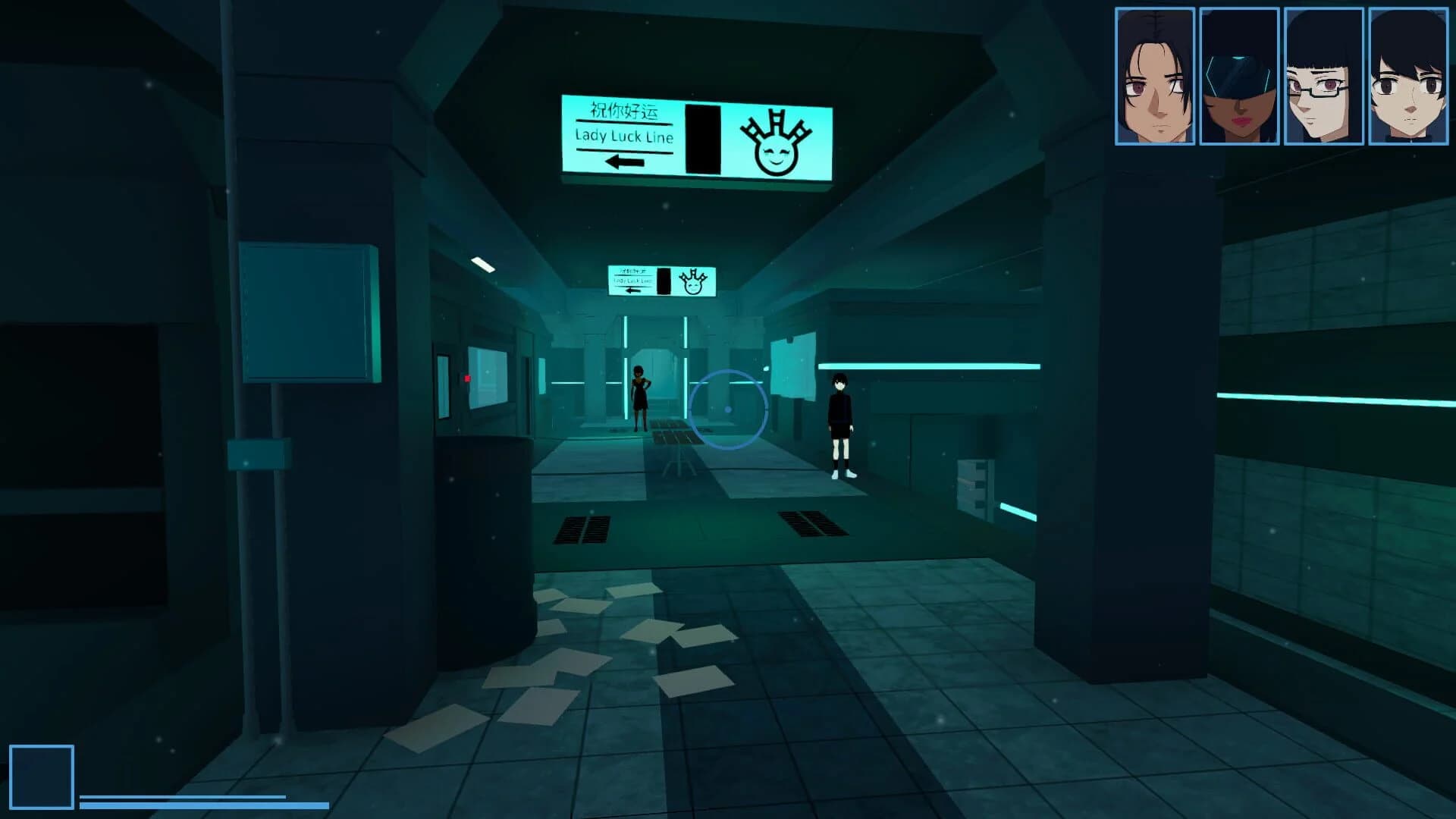Click the left arrow on the Lady Luck sign

(x=625, y=161)
